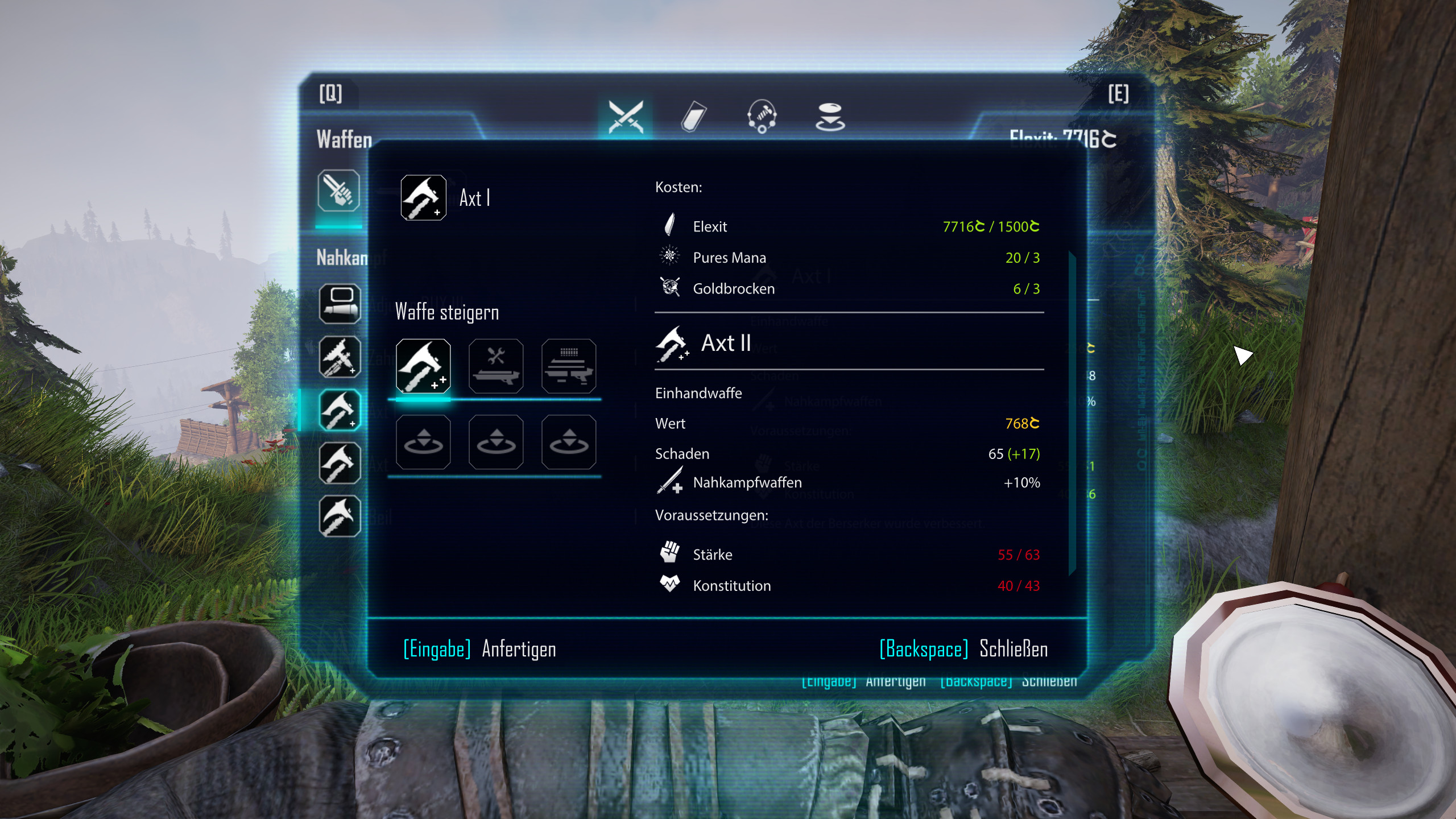The image size is (1456, 819).
Task: Choose the crossed tools weapon modification option
Action: [x=496, y=366]
